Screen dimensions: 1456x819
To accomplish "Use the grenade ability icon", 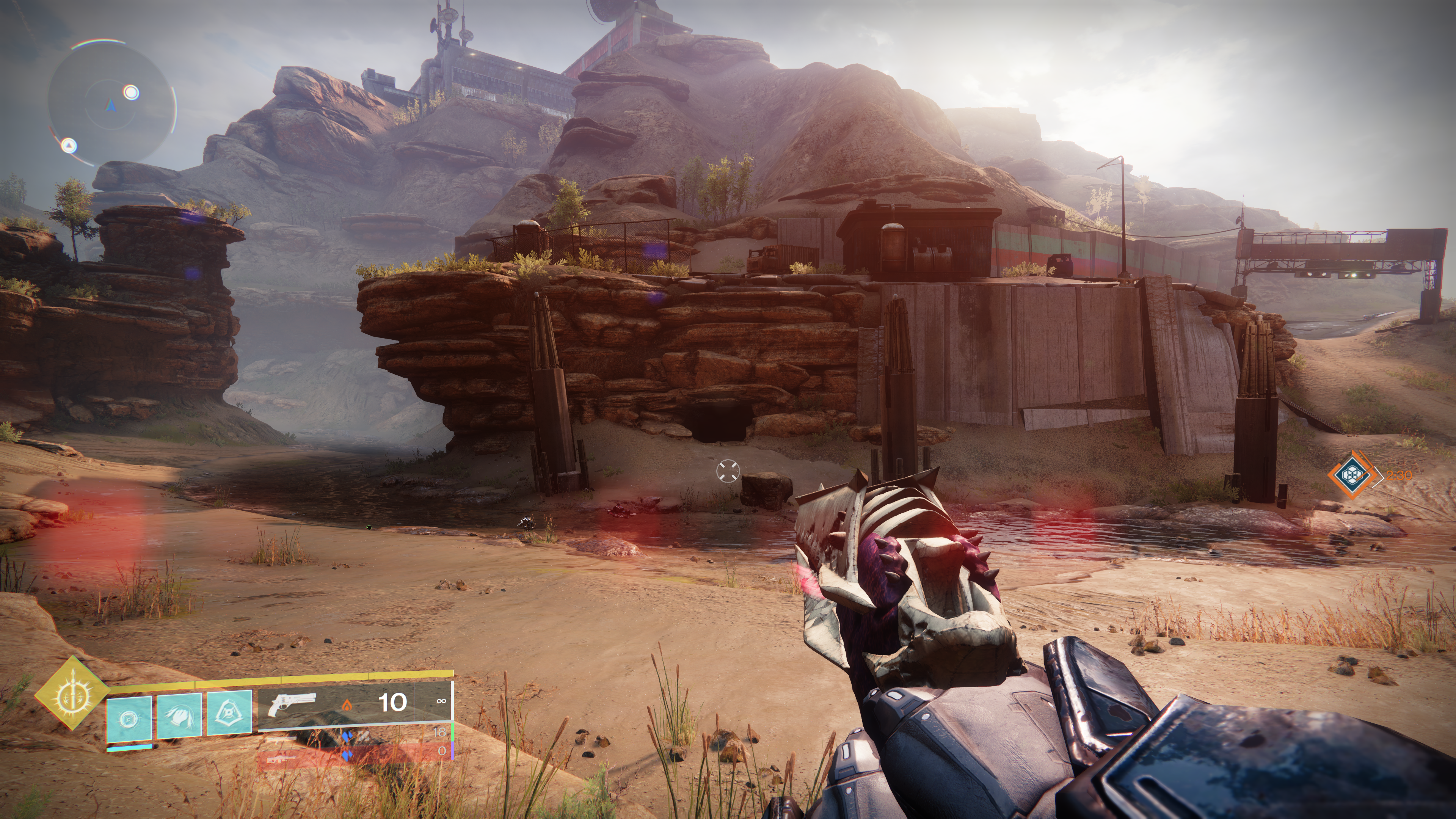I will coord(129,718).
